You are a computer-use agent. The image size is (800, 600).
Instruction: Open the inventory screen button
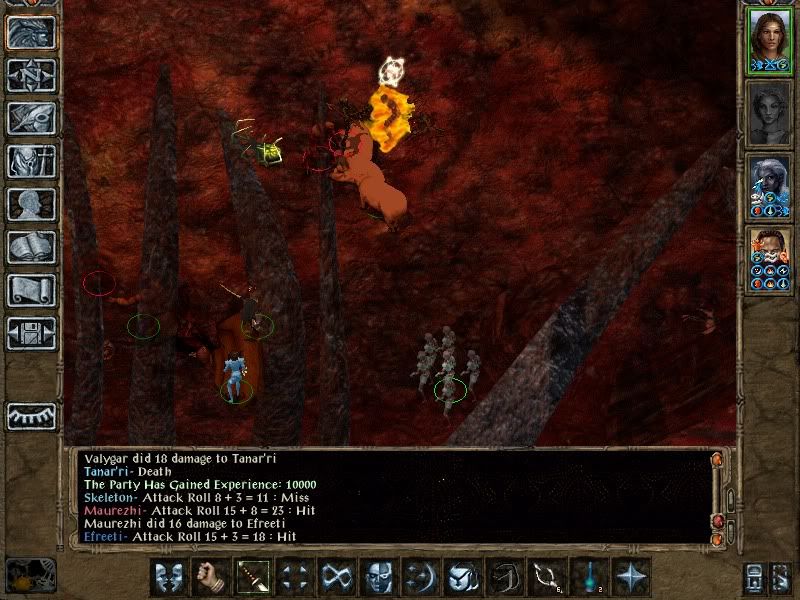point(32,161)
